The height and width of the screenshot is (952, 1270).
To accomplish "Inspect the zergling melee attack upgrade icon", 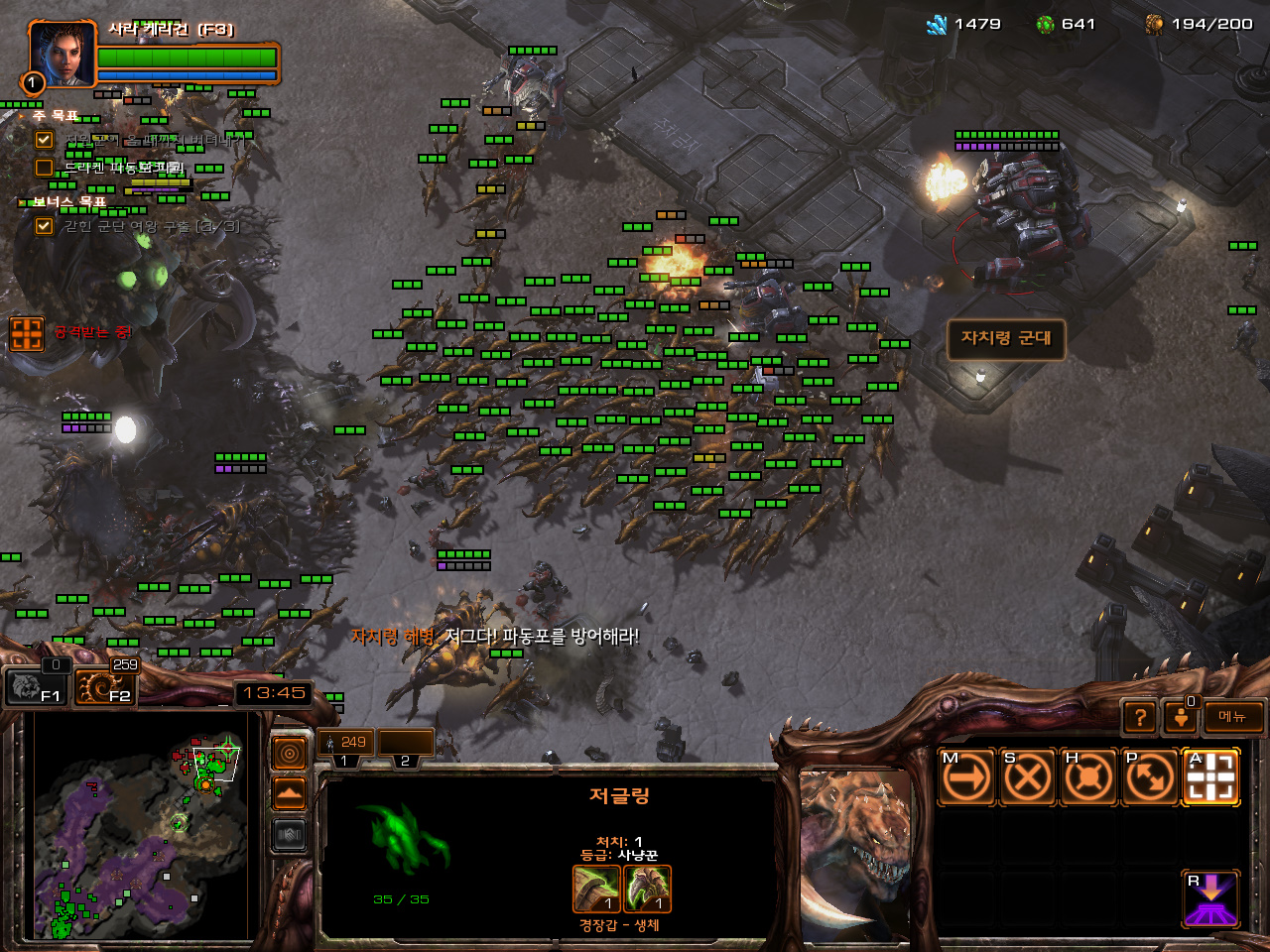I will [596, 889].
